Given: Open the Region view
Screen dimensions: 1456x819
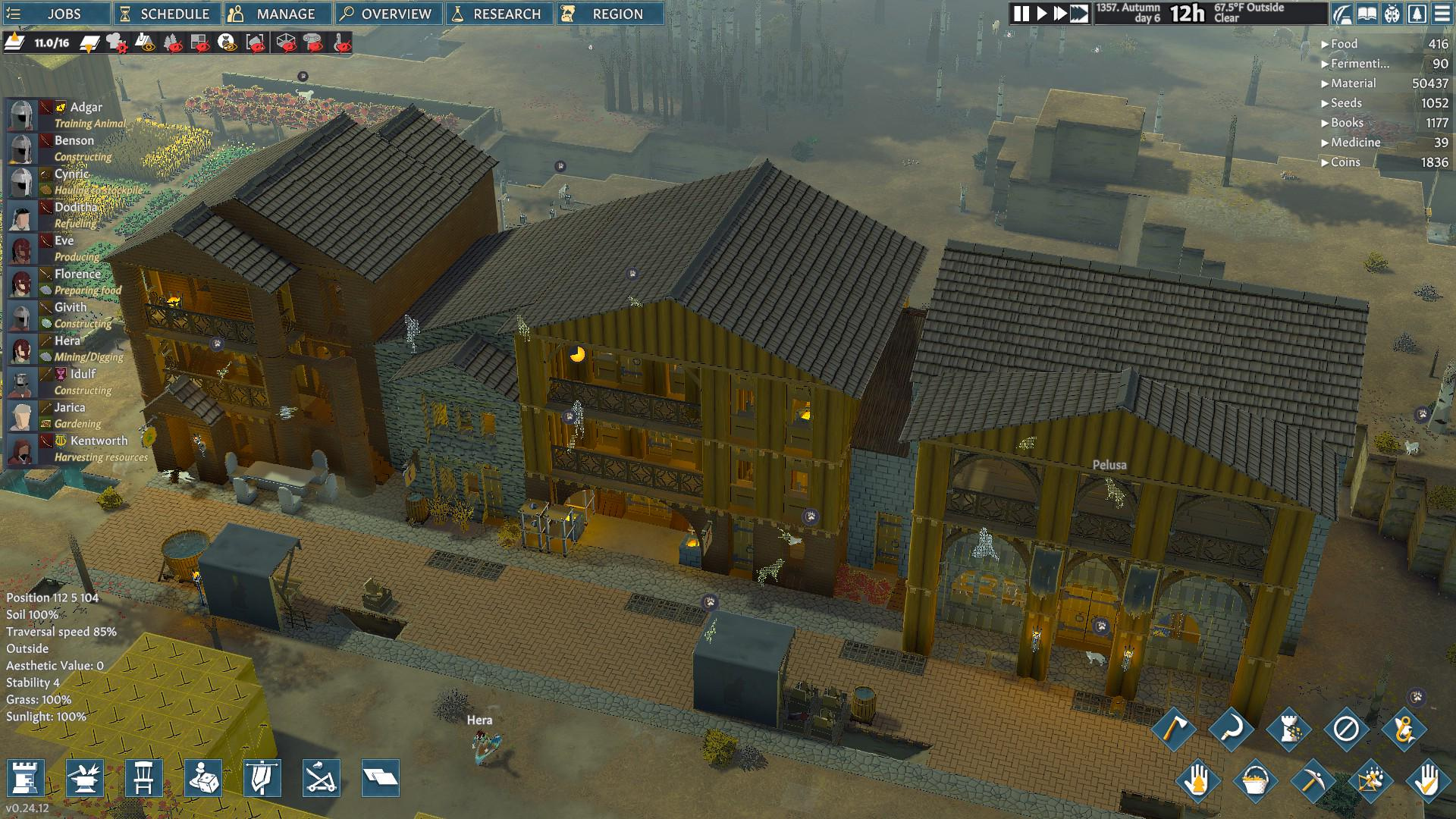Looking at the screenshot, I should pyautogui.click(x=609, y=14).
